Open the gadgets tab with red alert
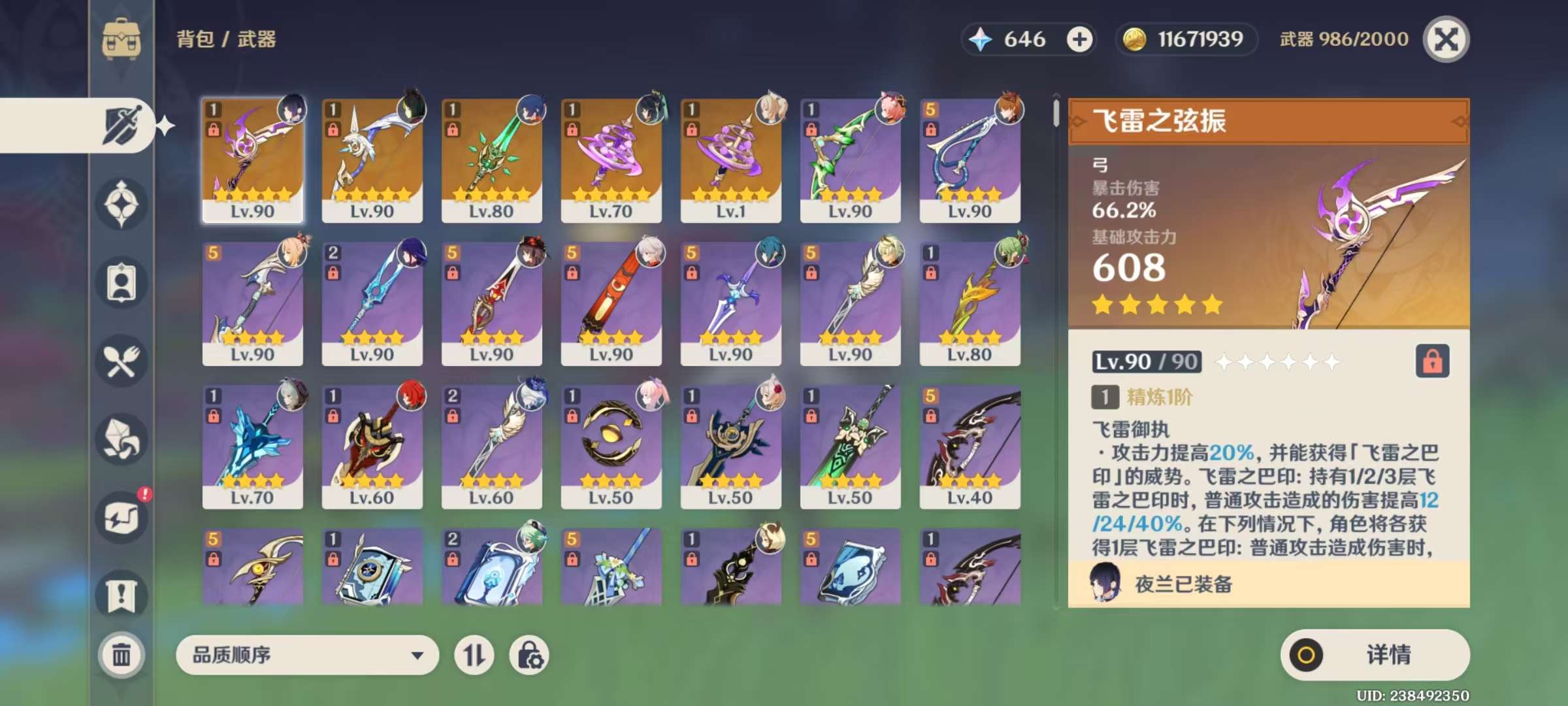 [122, 518]
